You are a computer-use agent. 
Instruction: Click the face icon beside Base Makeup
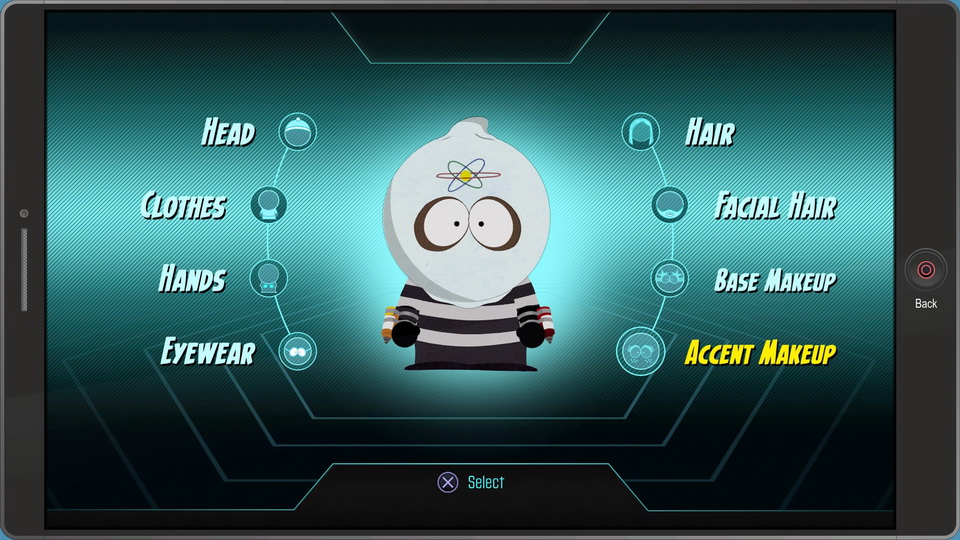tap(670, 278)
